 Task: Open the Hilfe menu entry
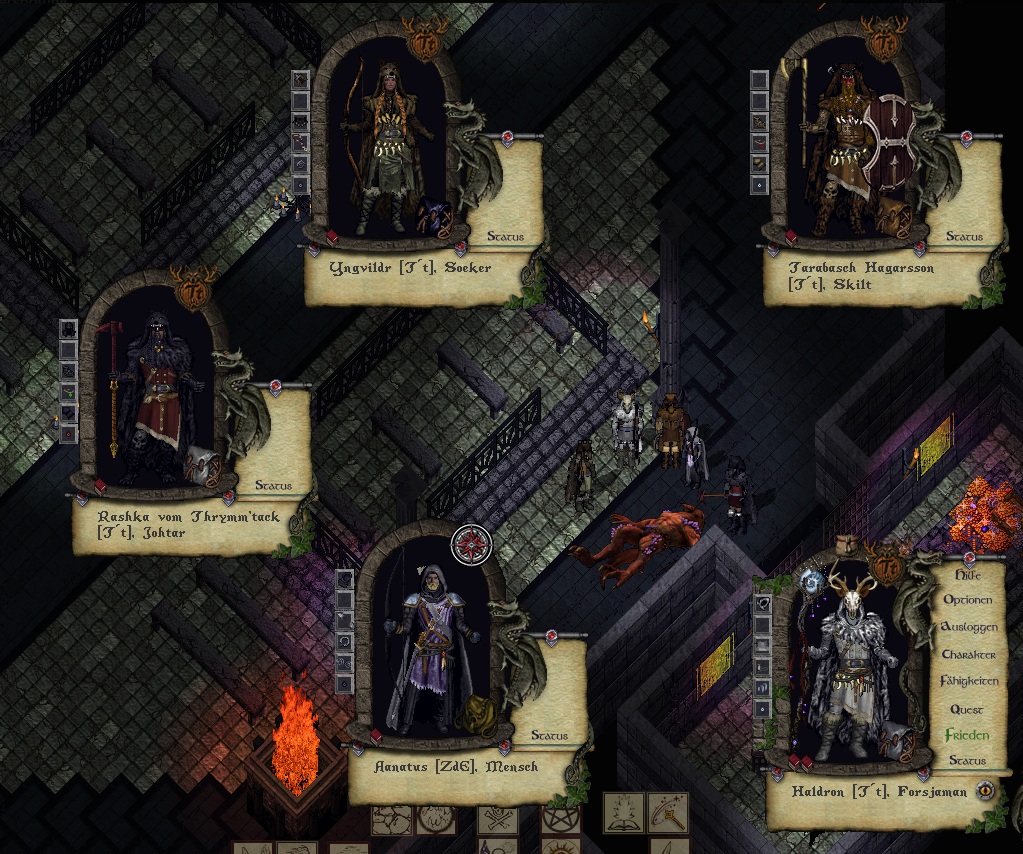tap(968, 575)
